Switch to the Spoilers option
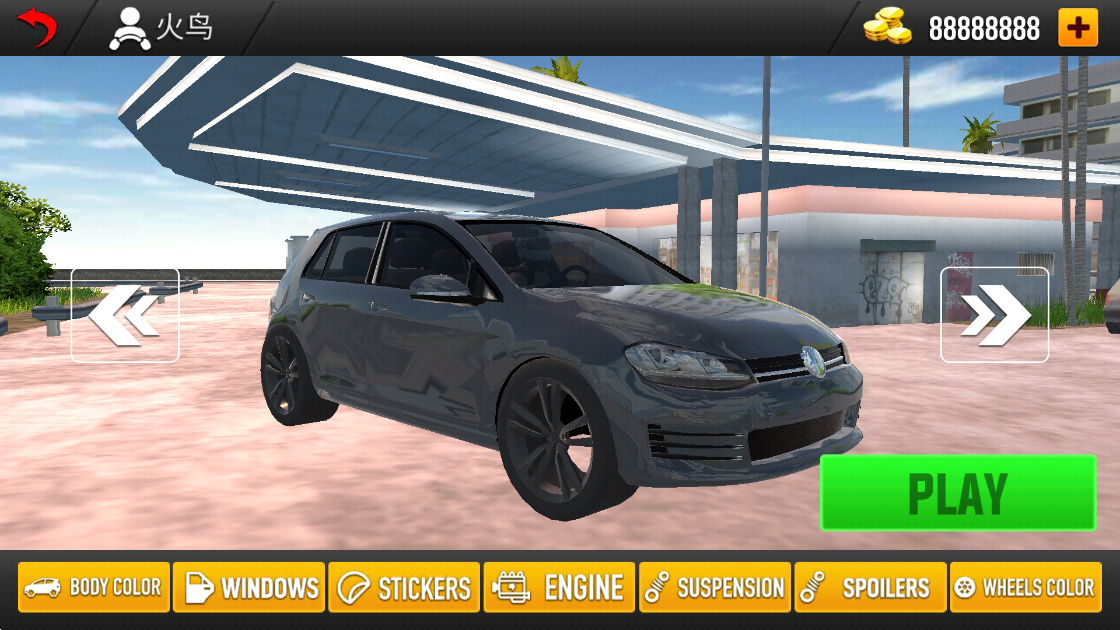The image size is (1120, 630). coord(870,587)
